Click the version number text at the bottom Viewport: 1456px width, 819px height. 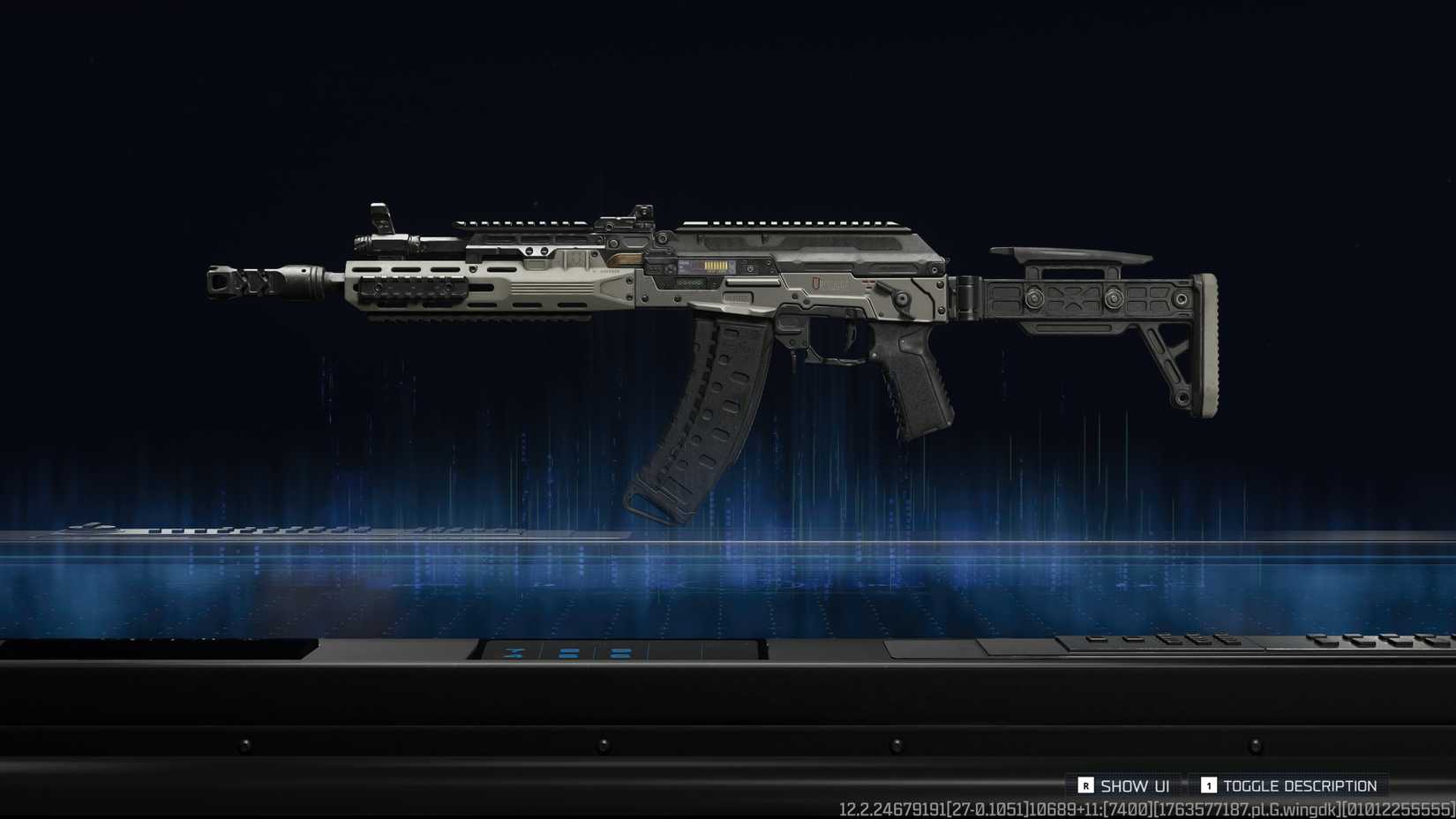click(1147, 808)
